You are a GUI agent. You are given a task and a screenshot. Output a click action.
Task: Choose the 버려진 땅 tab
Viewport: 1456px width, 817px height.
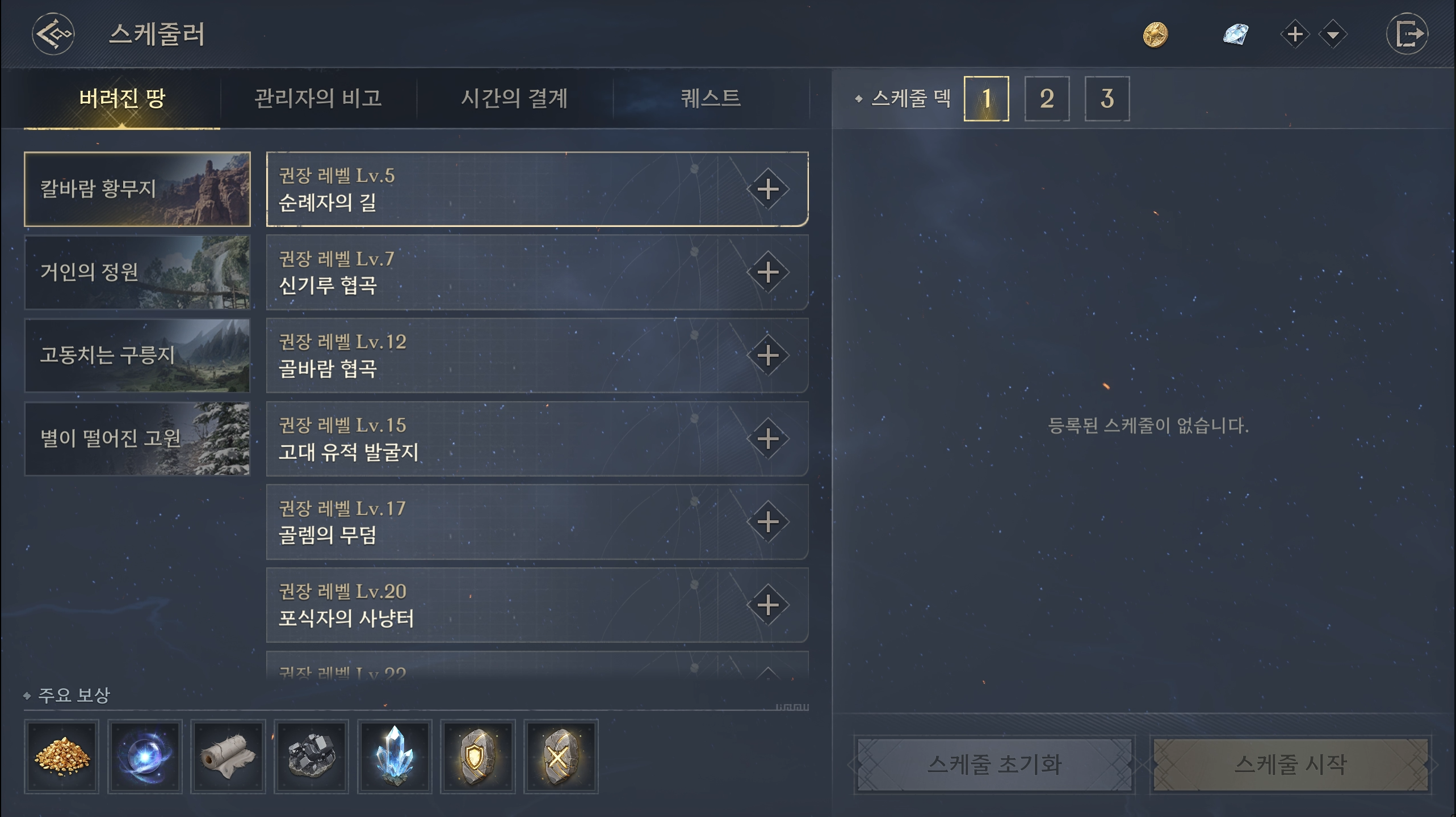pyautogui.click(x=122, y=98)
